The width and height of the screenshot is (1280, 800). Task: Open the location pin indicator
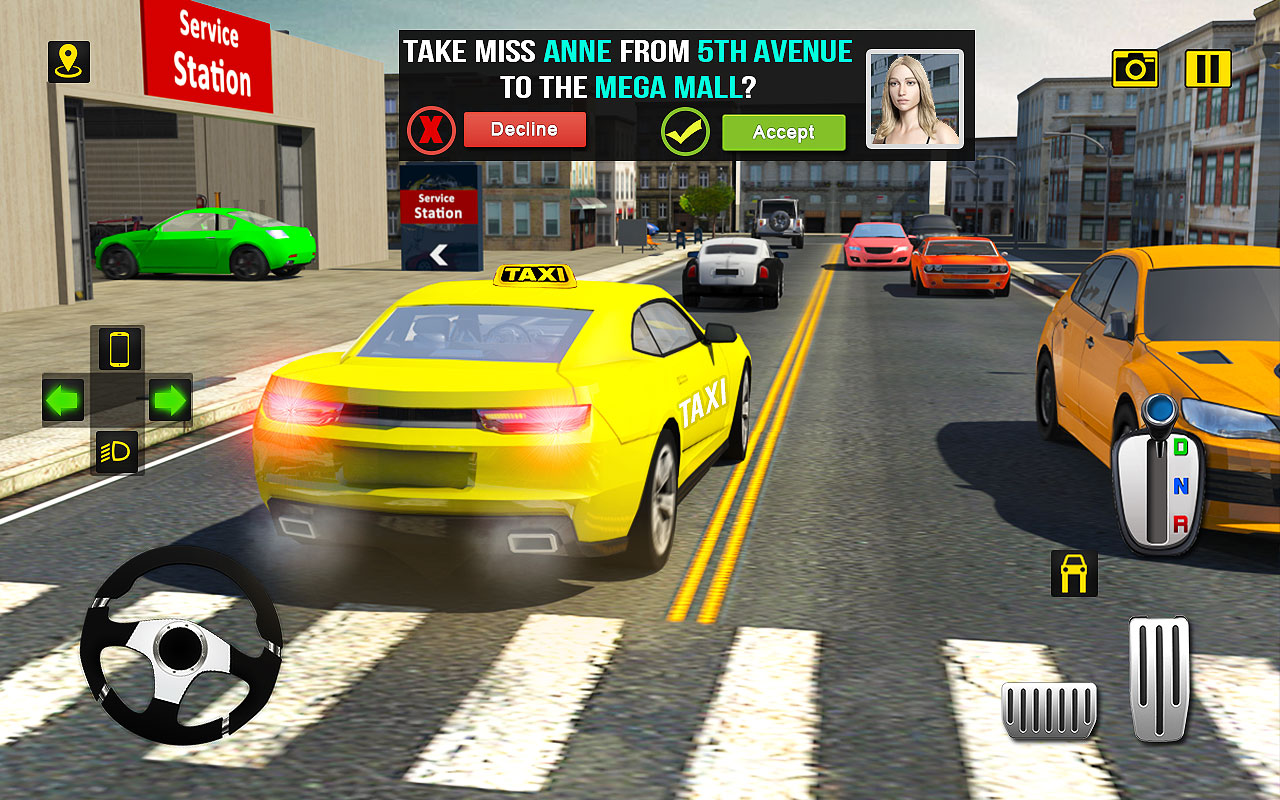(x=67, y=62)
